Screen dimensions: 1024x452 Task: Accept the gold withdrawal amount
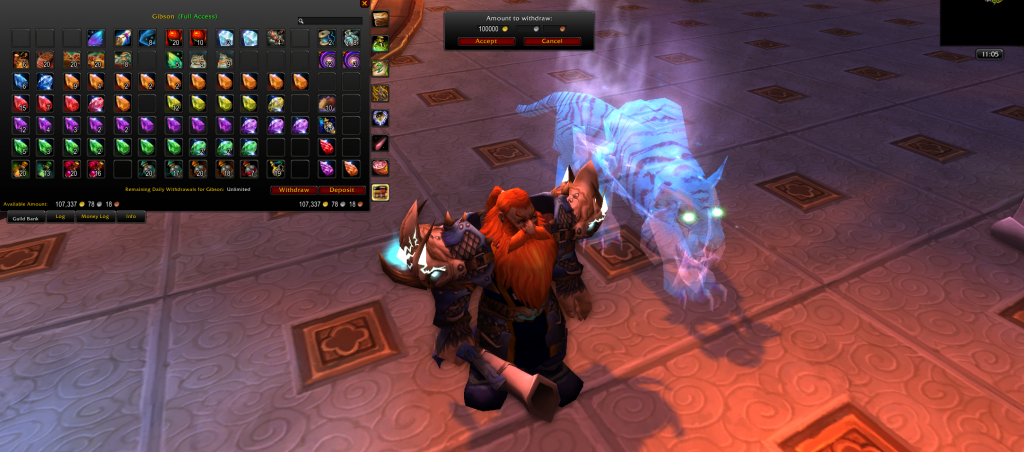coord(487,41)
